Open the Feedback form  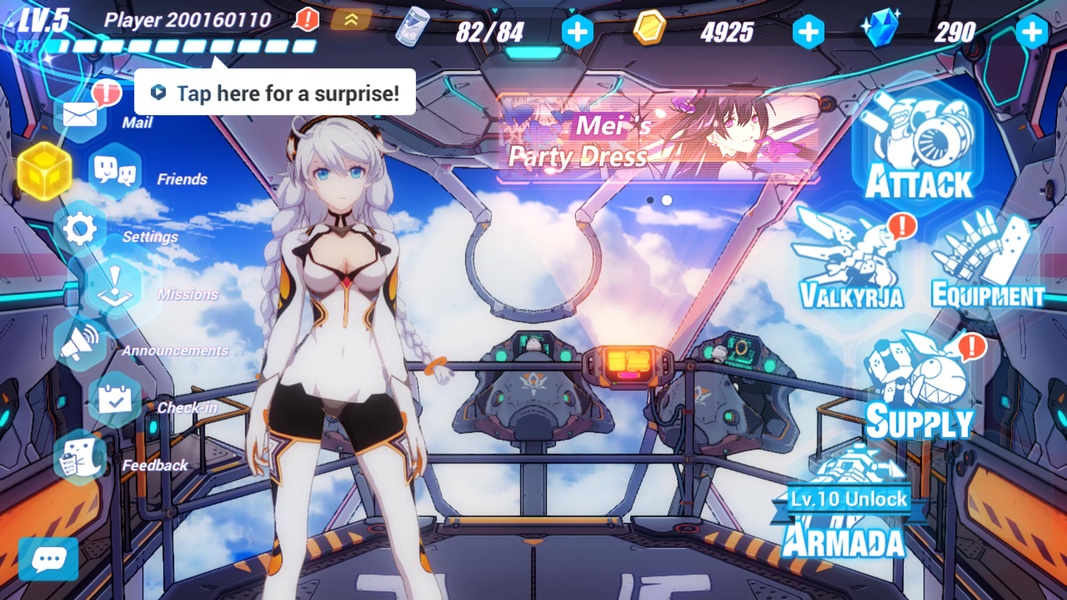[x=80, y=459]
